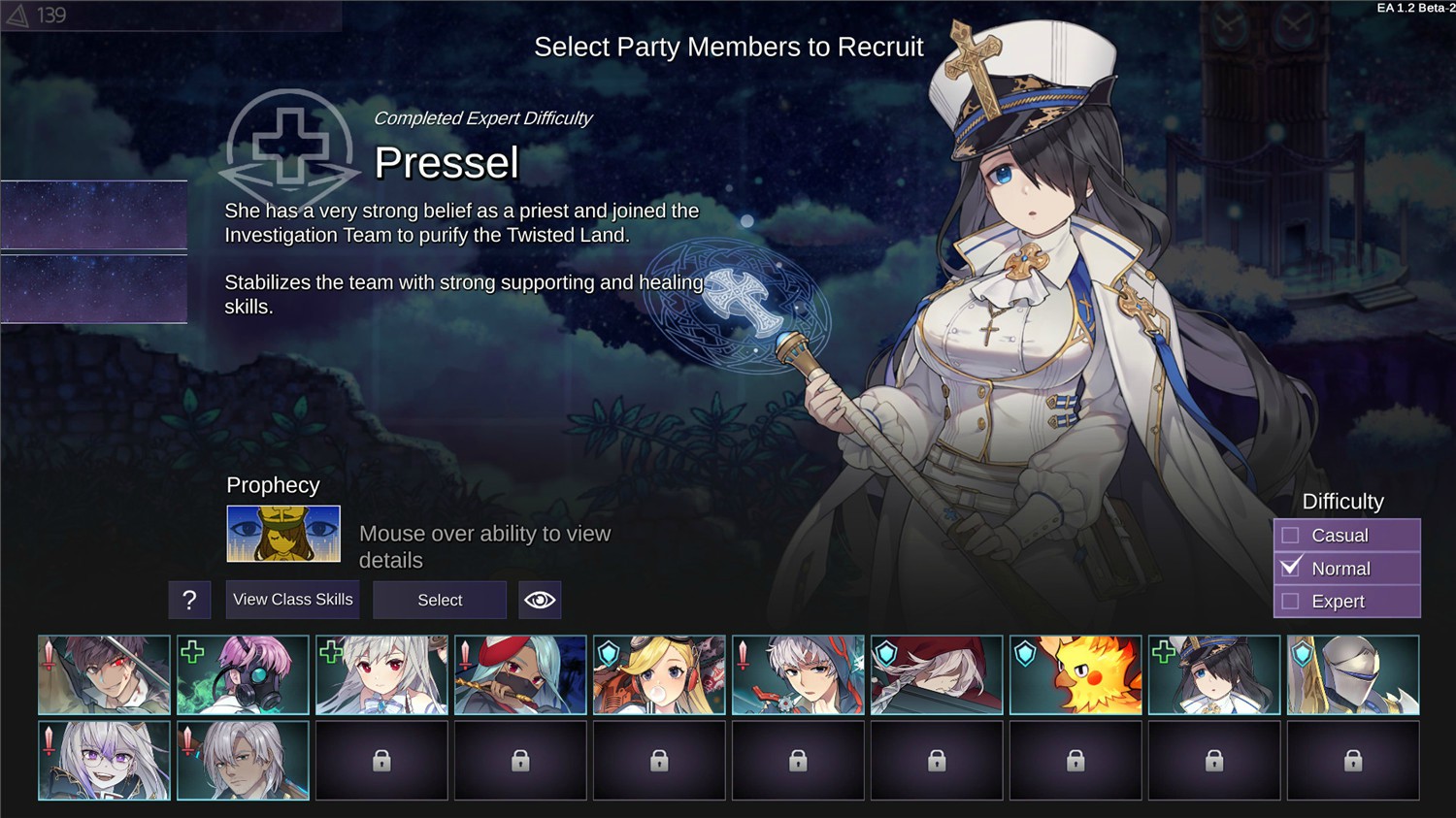This screenshot has width=1456, height=818.
Task: Enable the Casual difficulty checkbox
Action: [x=1291, y=535]
